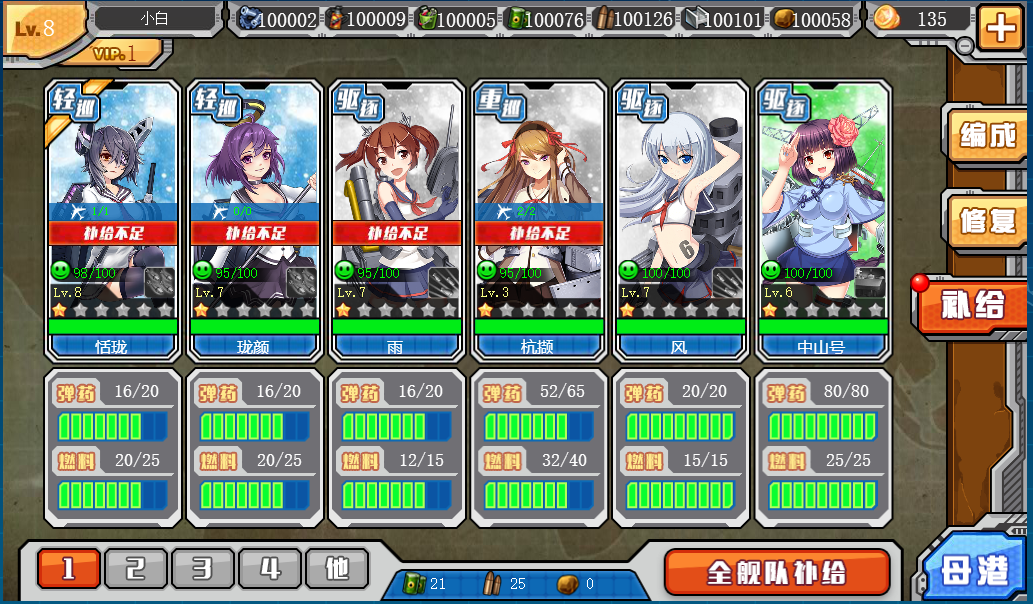Switch to the 修复 repair tab
This screenshot has width=1033, height=604.
click(986, 221)
